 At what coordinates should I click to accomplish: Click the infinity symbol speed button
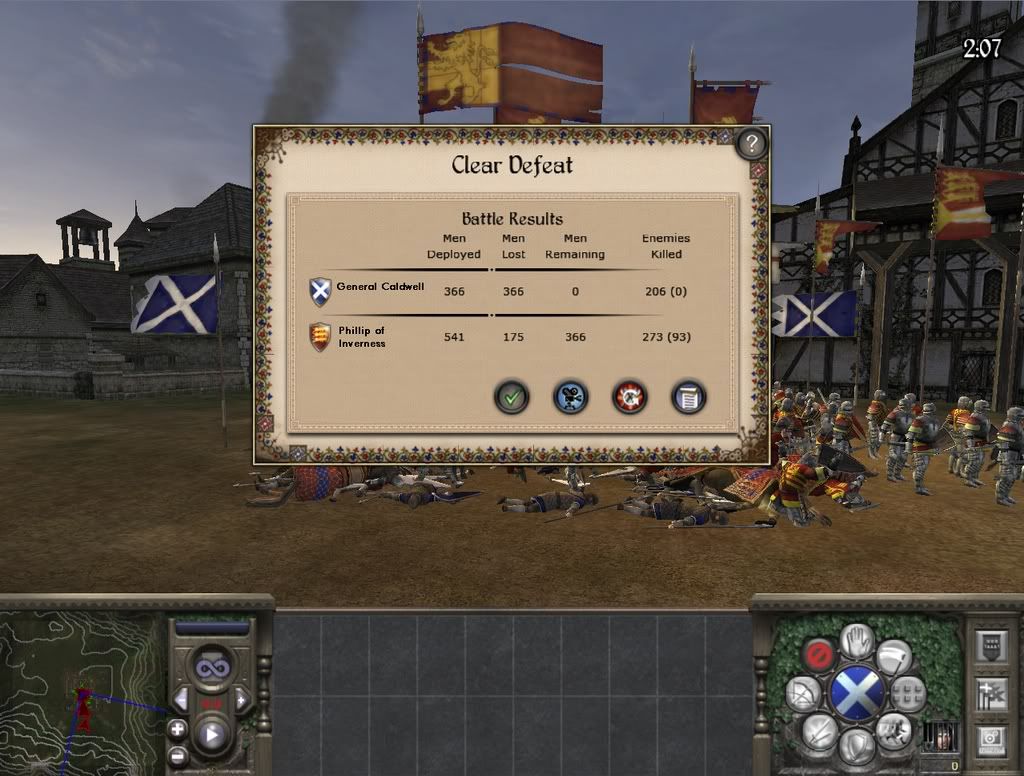click(212, 666)
